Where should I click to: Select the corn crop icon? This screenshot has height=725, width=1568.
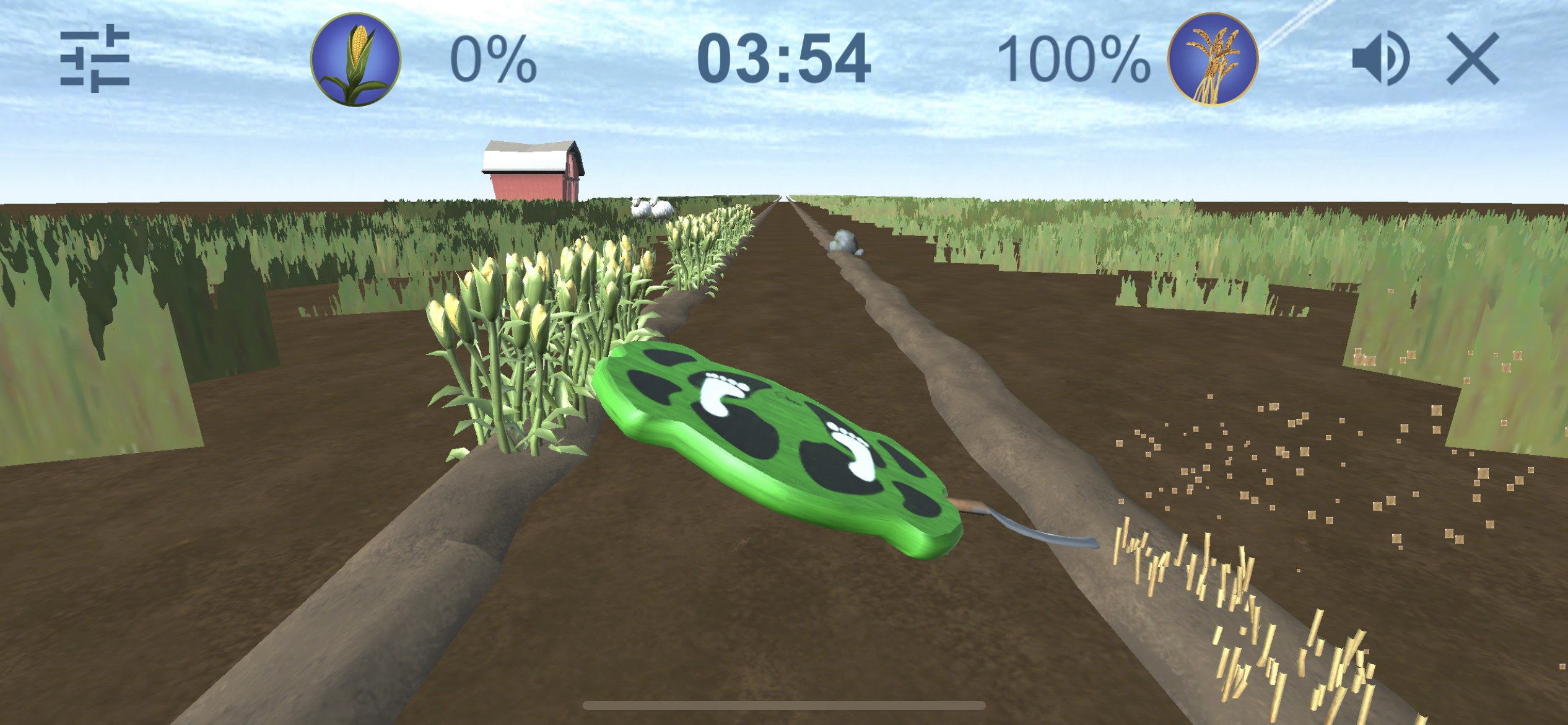(355, 59)
